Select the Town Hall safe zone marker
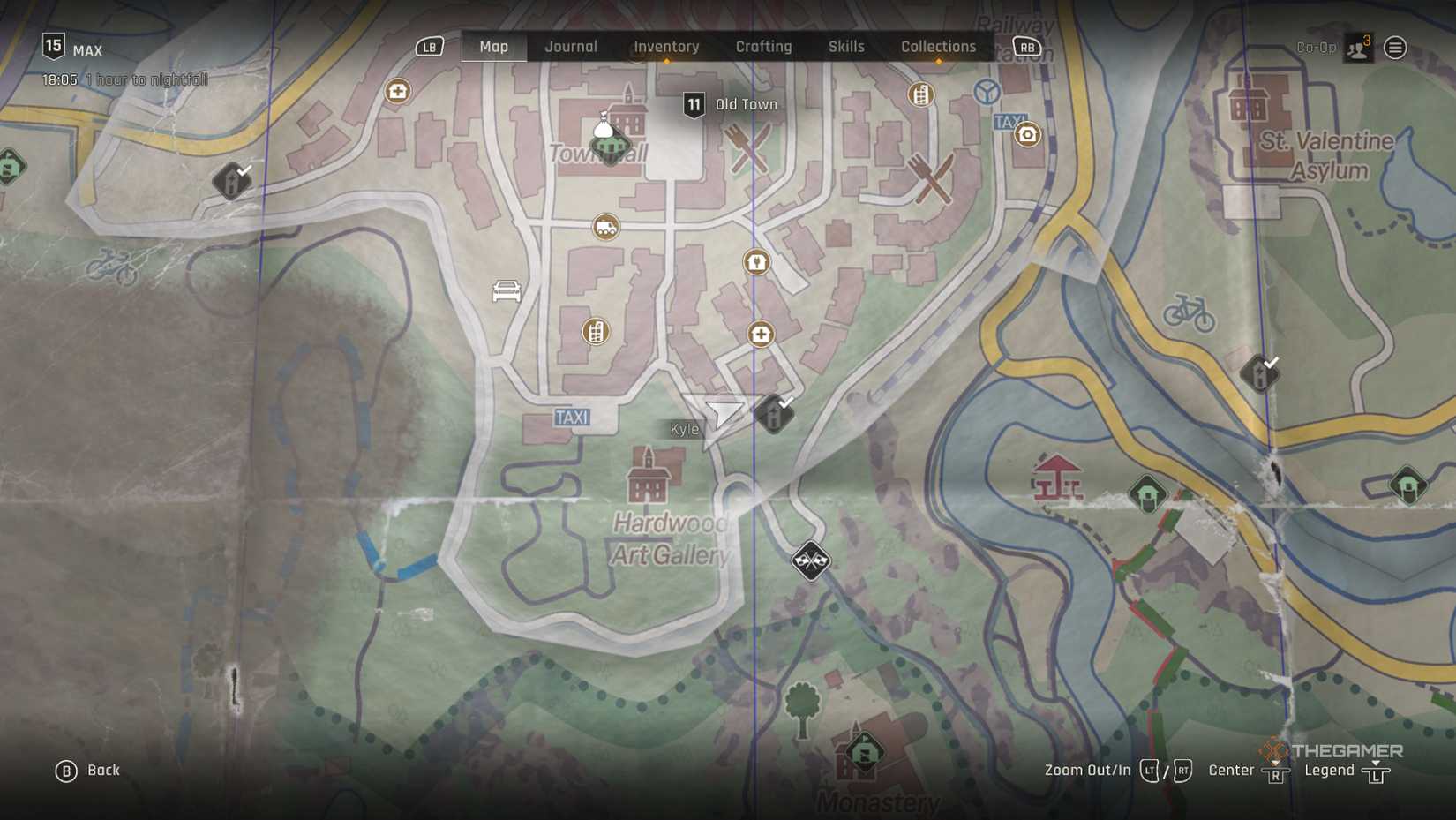The image size is (1456, 820). point(609,143)
